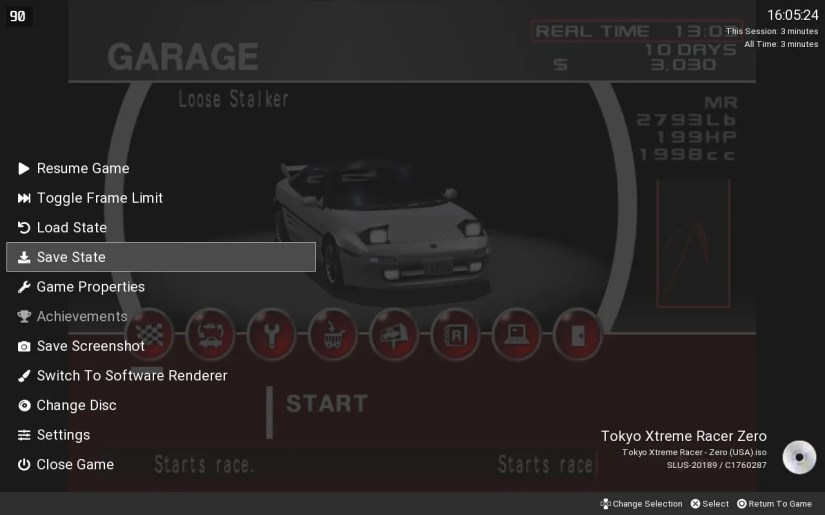Select Close Game

[75, 464]
